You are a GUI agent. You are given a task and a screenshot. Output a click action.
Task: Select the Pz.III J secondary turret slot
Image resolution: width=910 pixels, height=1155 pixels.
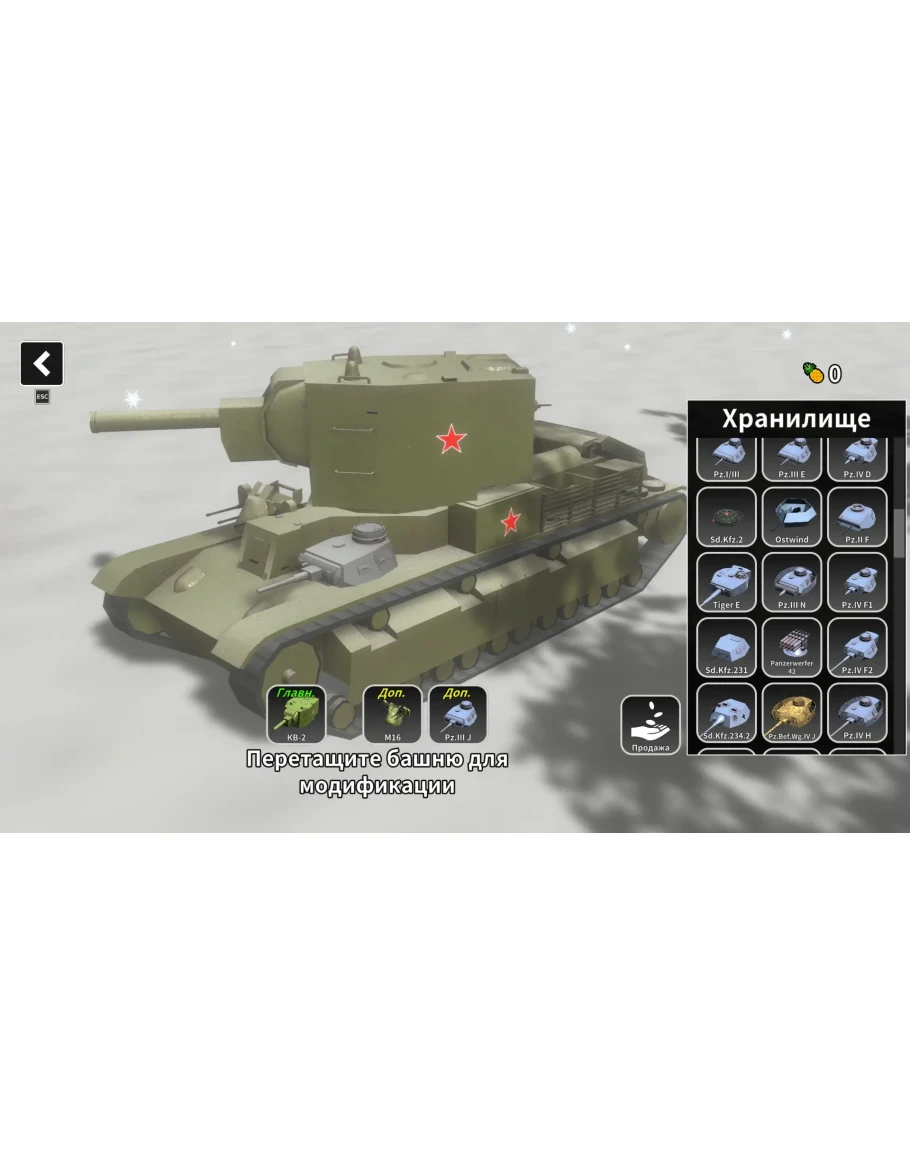[x=458, y=714]
